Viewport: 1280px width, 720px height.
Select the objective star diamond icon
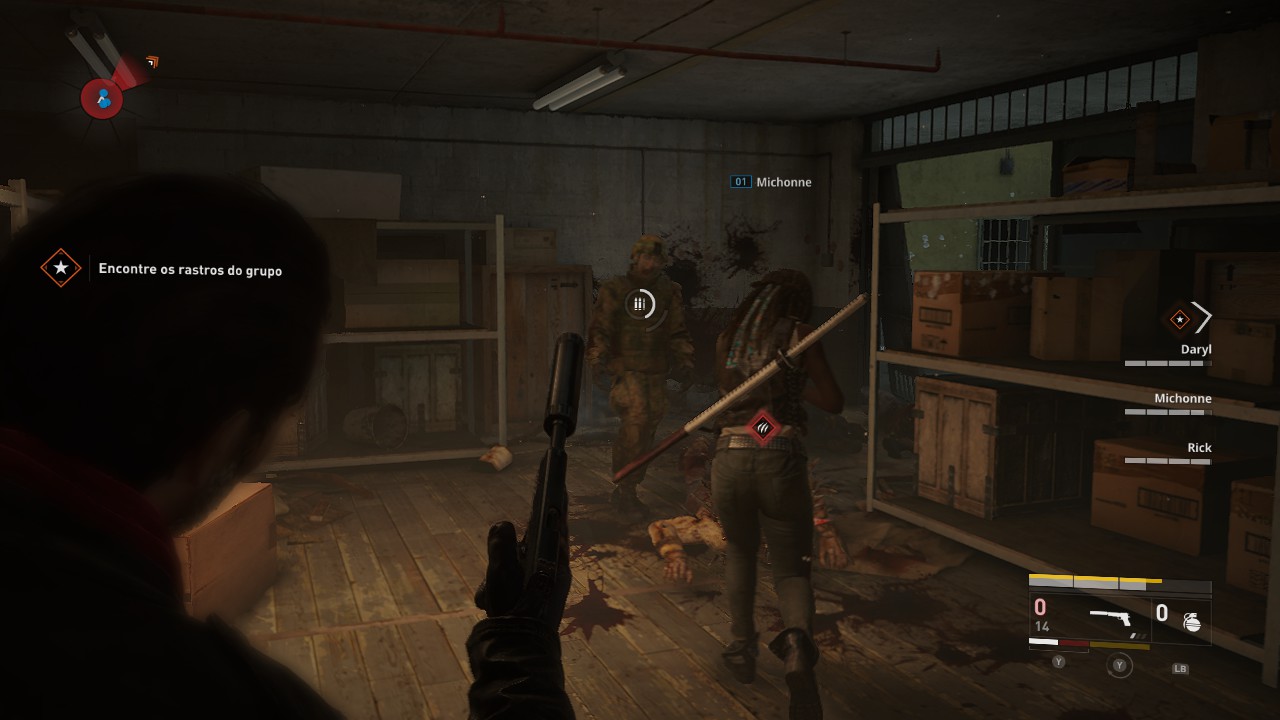tap(61, 268)
